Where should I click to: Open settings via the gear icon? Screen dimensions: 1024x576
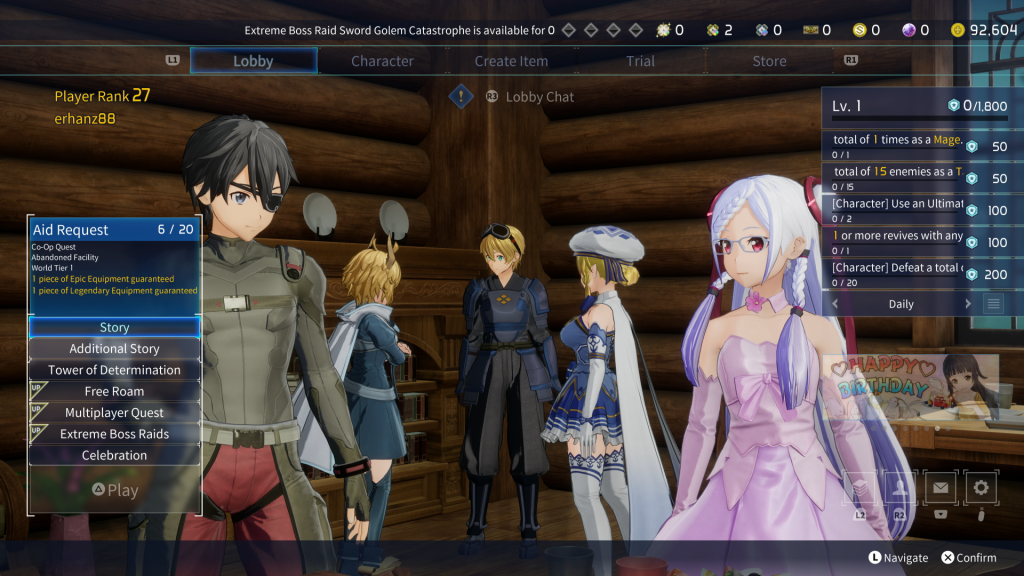[981, 488]
